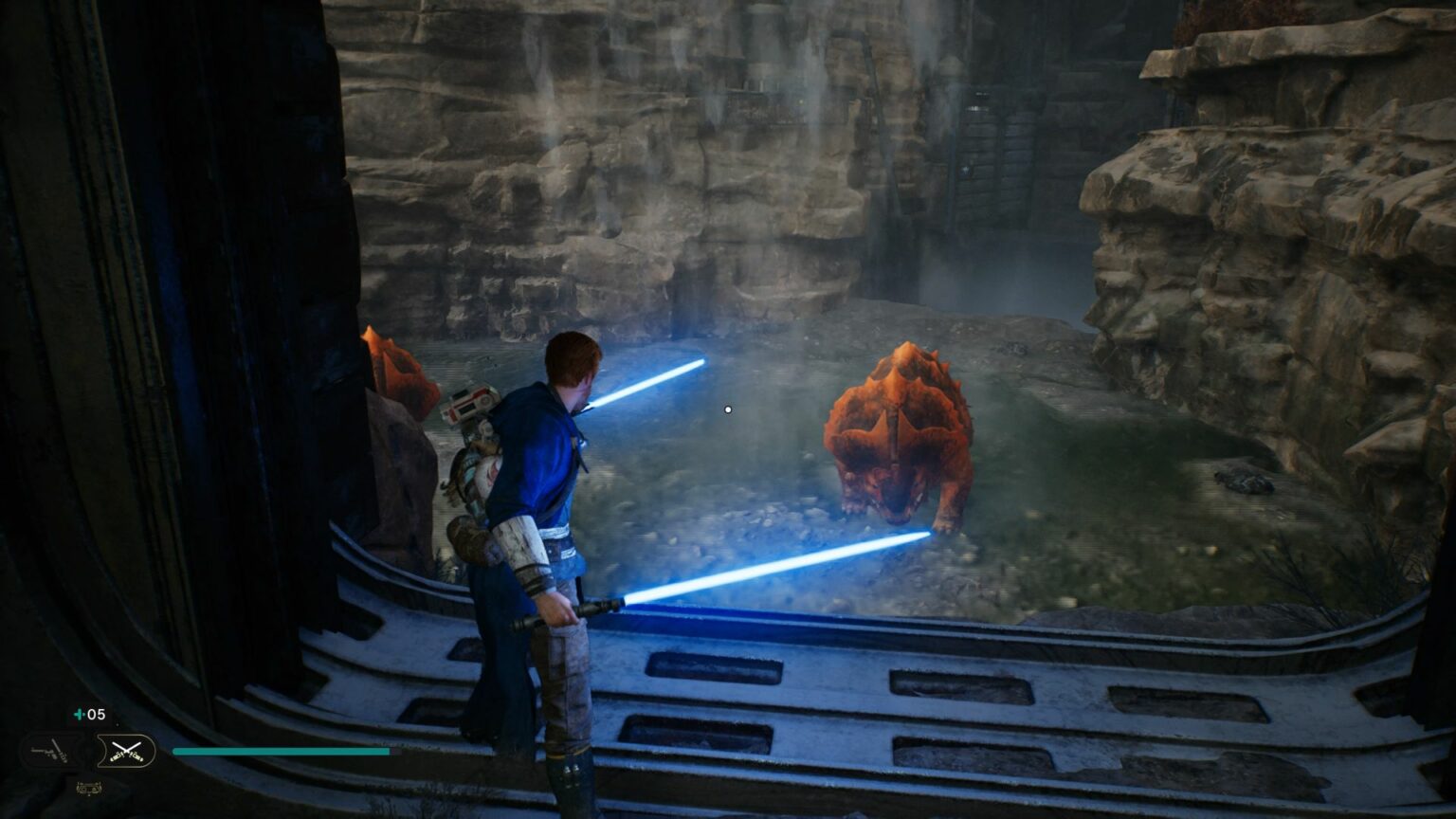Image resolution: width=1456 pixels, height=819 pixels.
Task: Click the stim counter badge in the lower-left HUD
Action: (90, 714)
